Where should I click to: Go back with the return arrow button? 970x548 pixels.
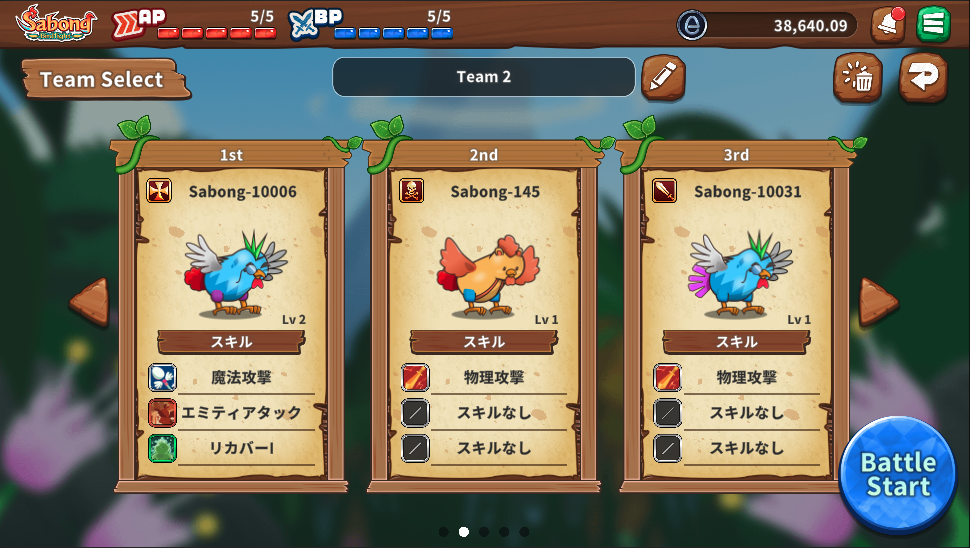tap(923, 77)
